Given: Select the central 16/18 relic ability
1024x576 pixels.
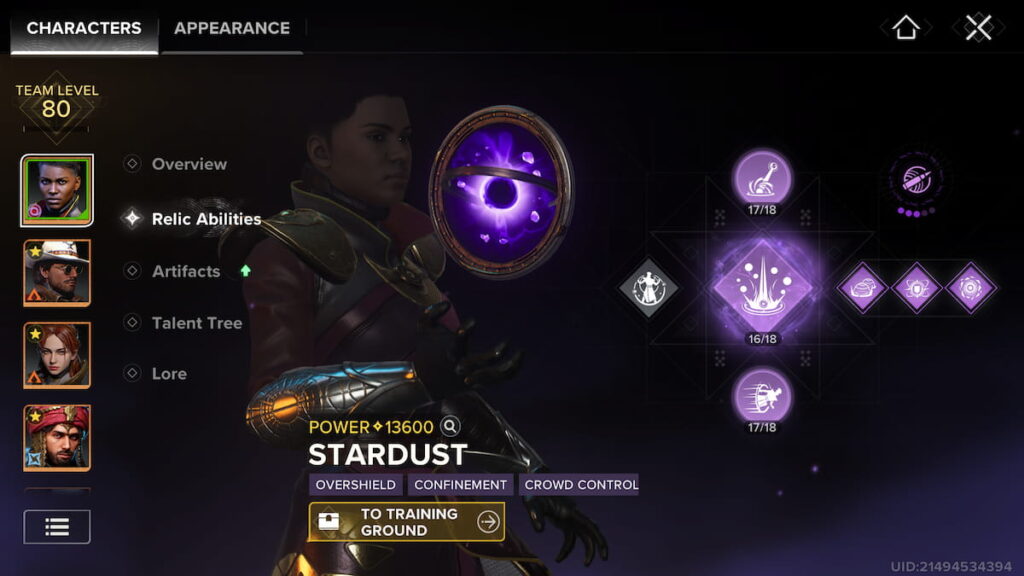Looking at the screenshot, I should [x=762, y=288].
